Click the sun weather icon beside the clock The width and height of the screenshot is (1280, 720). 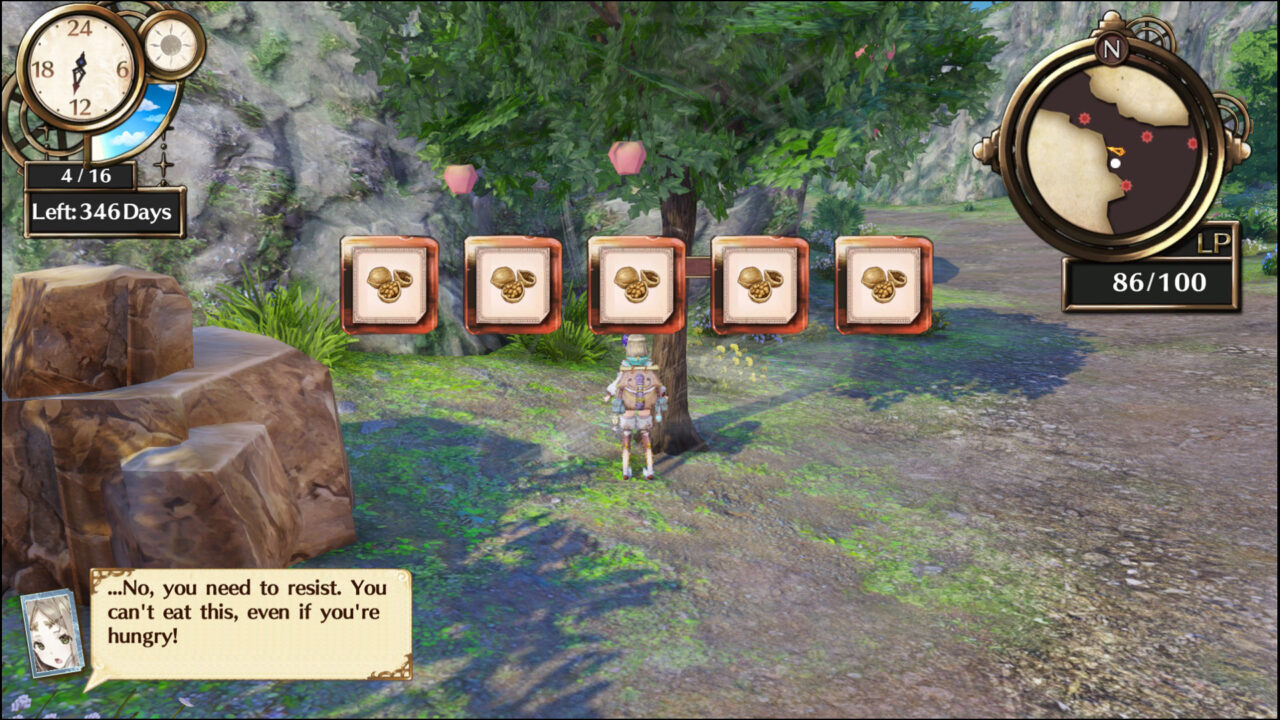tap(170, 47)
